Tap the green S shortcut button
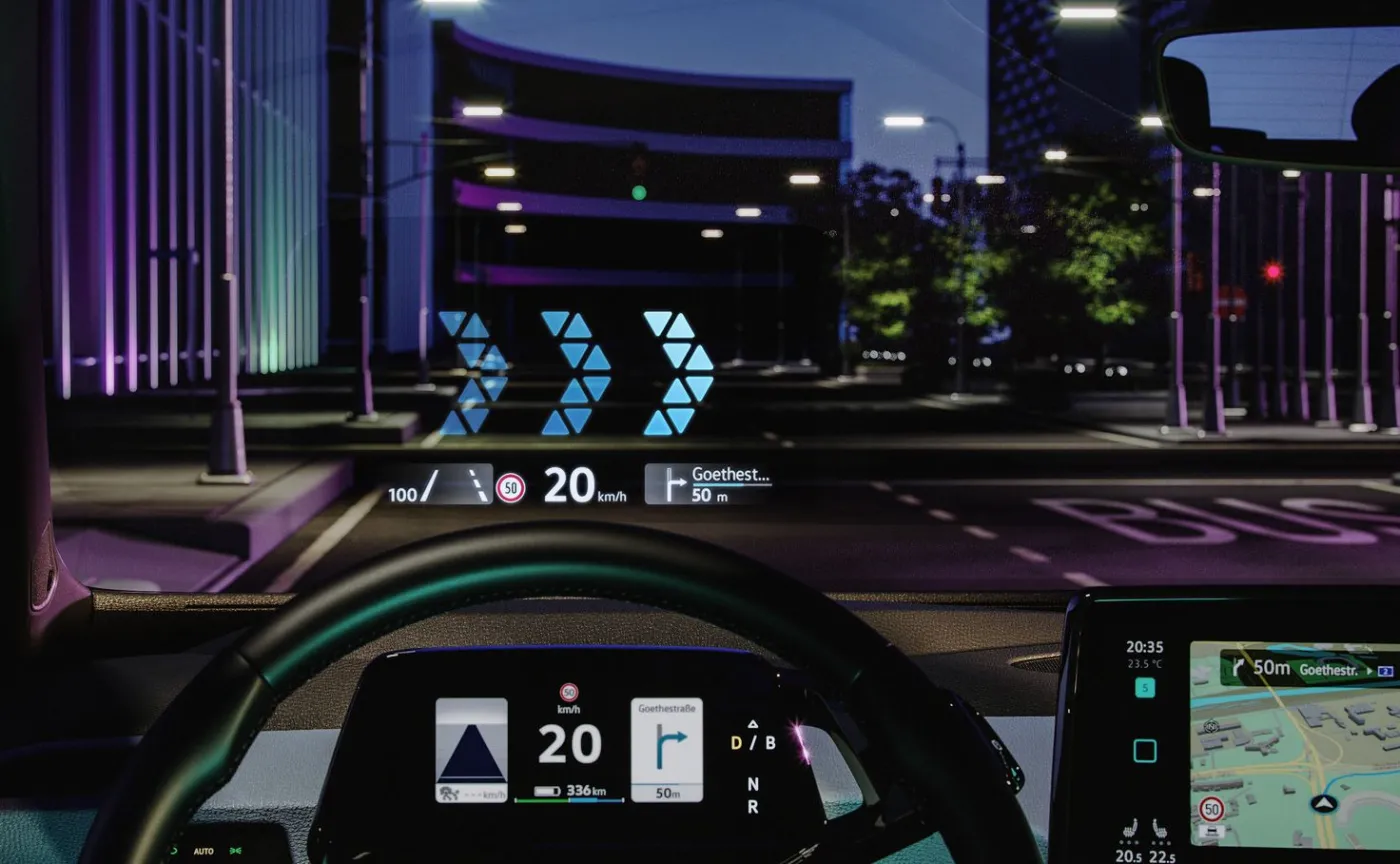1400x864 pixels. point(1144,688)
